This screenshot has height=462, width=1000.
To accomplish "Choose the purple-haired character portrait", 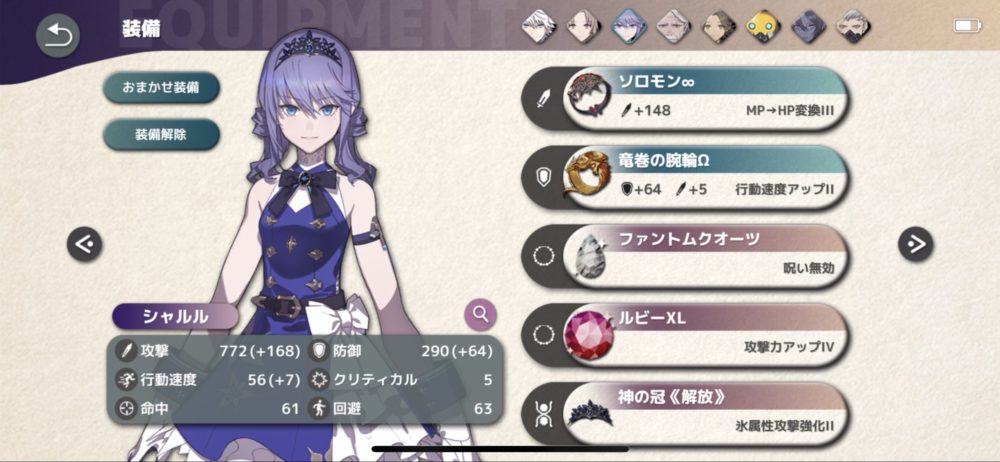I will [x=629, y=25].
